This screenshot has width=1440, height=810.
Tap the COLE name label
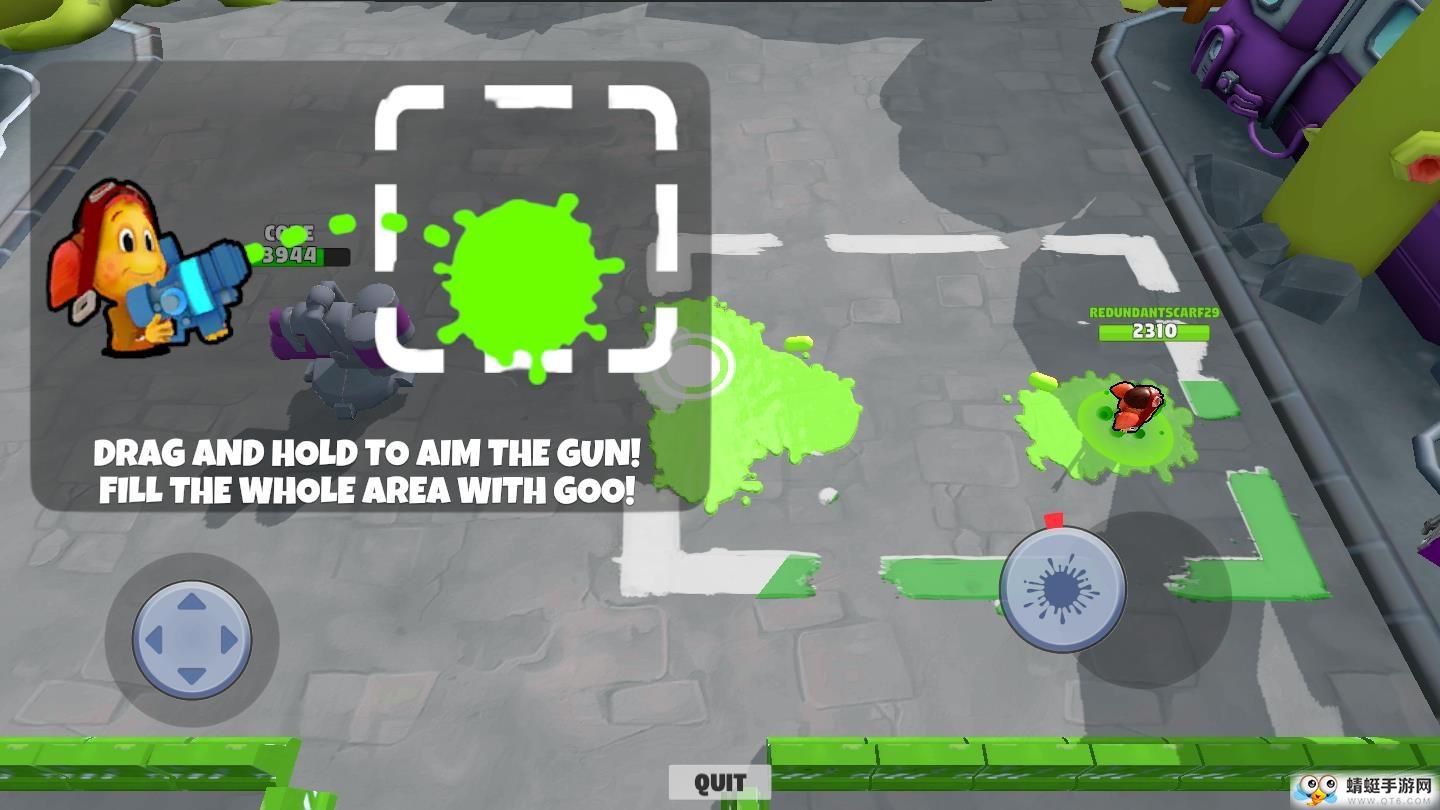pos(290,232)
